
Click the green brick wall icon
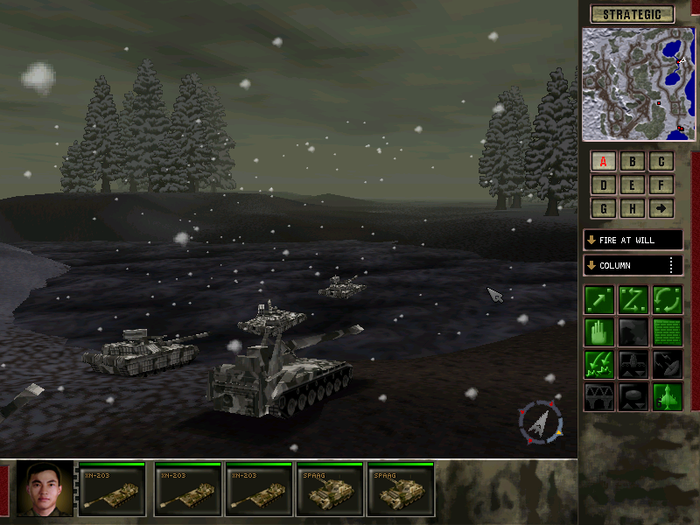pyautogui.click(x=666, y=332)
